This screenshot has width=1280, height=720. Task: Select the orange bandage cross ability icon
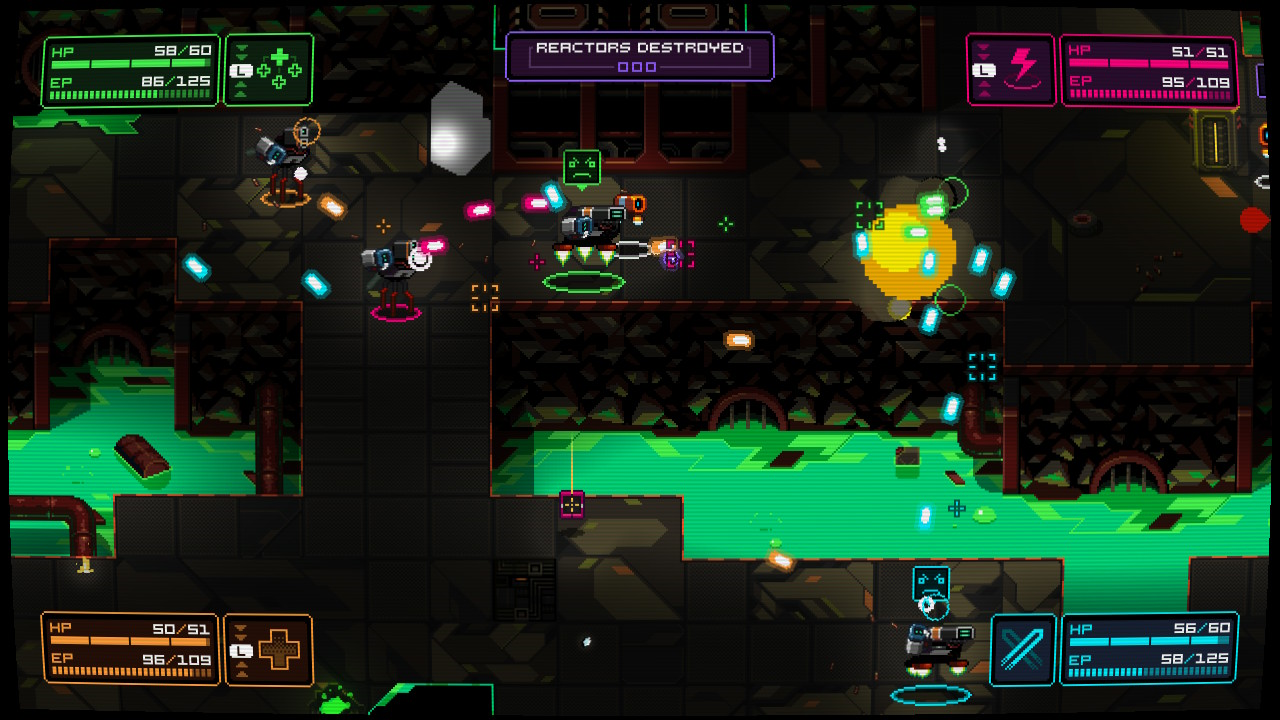pos(281,649)
